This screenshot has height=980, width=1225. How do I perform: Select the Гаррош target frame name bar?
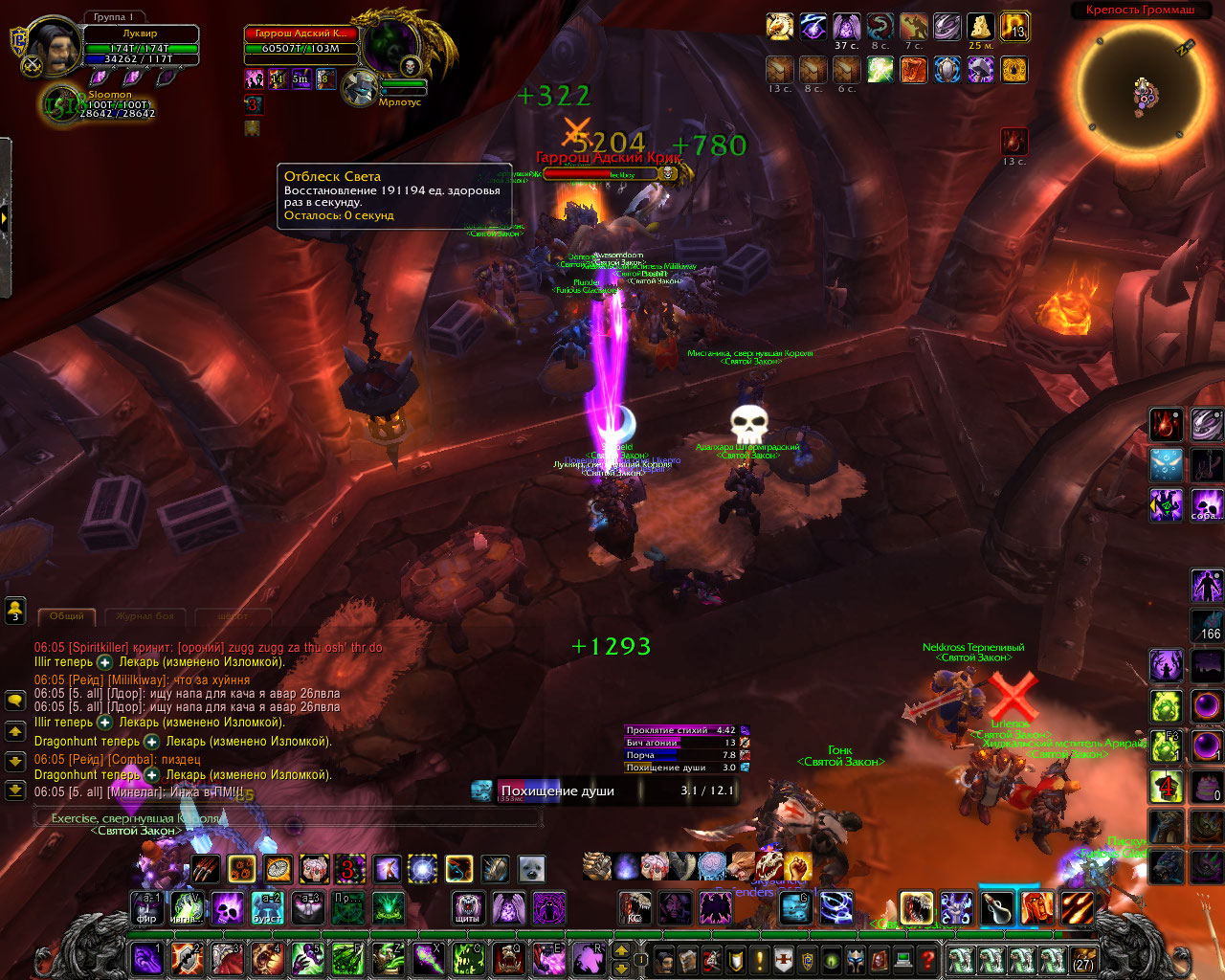click(x=301, y=33)
